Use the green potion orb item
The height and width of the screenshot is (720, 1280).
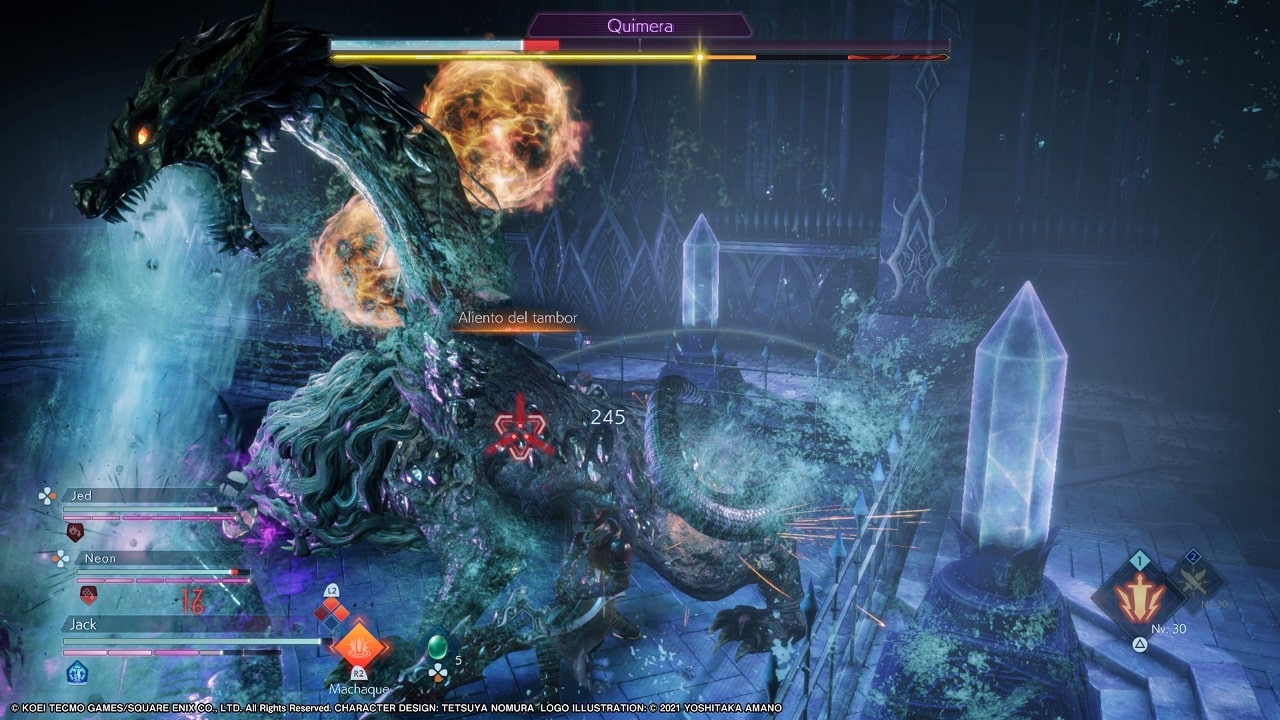[437, 645]
